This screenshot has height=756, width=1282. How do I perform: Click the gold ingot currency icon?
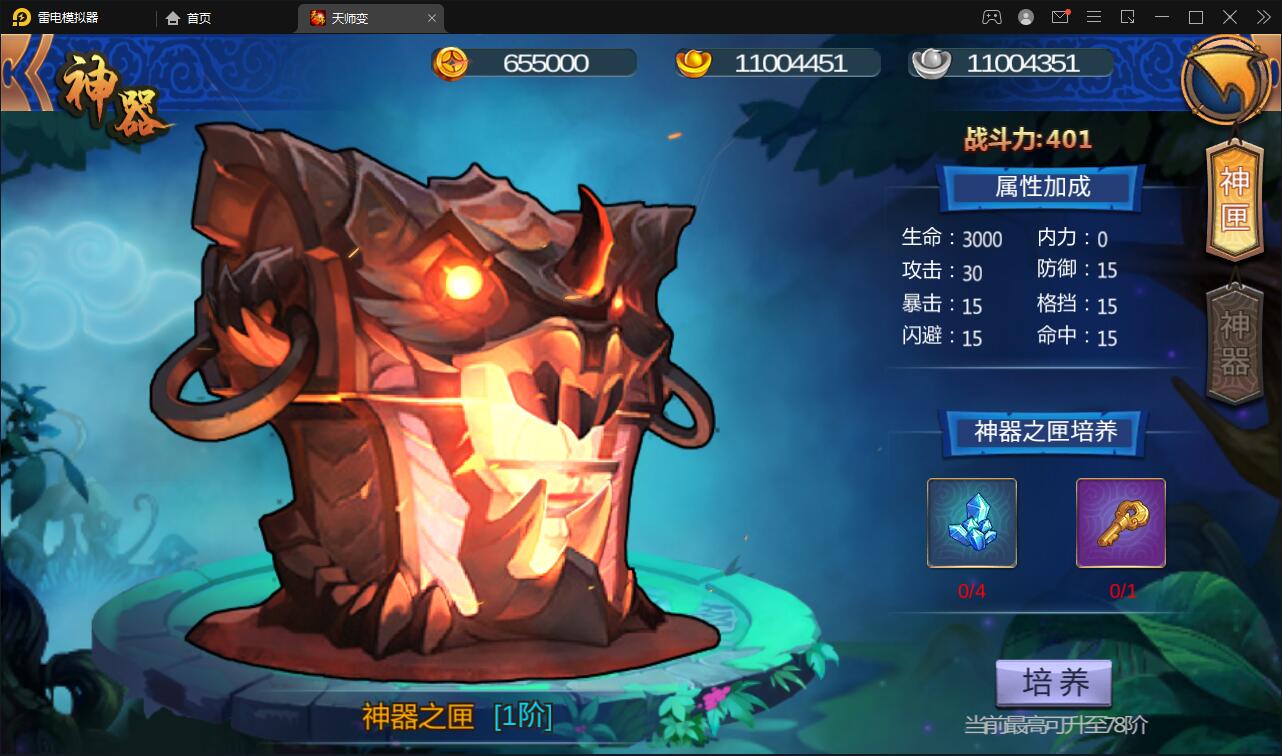pyautogui.click(x=691, y=61)
